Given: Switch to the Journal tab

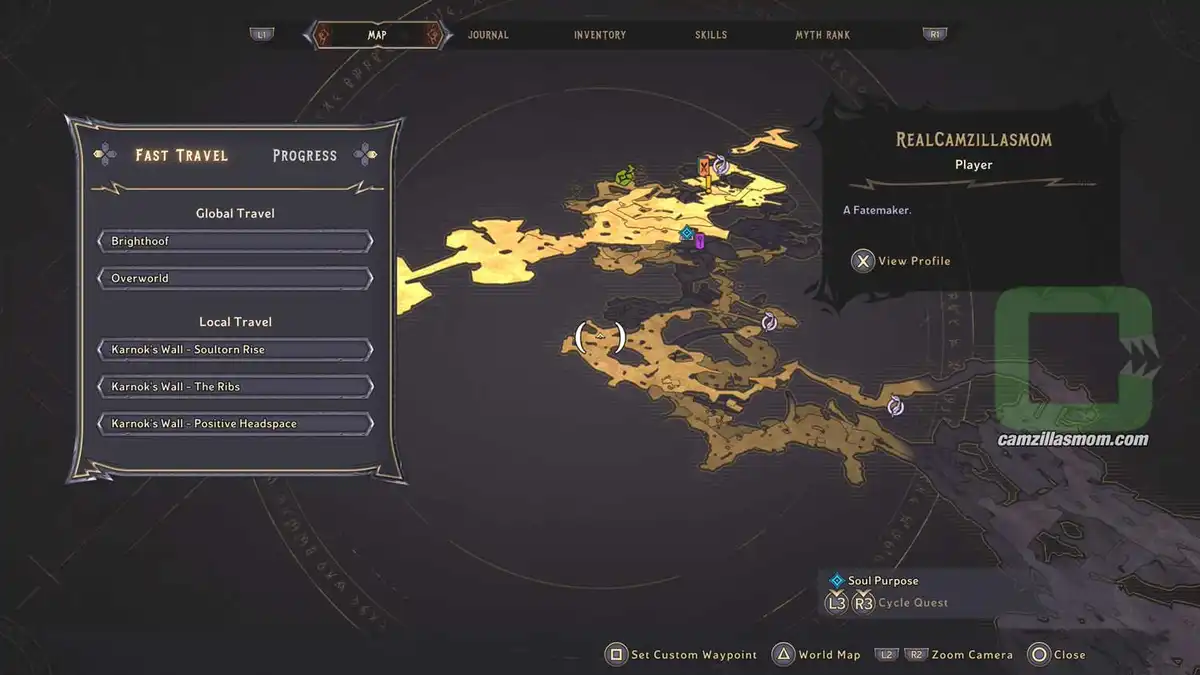Looking at the screenshot, I should point(488,35).
